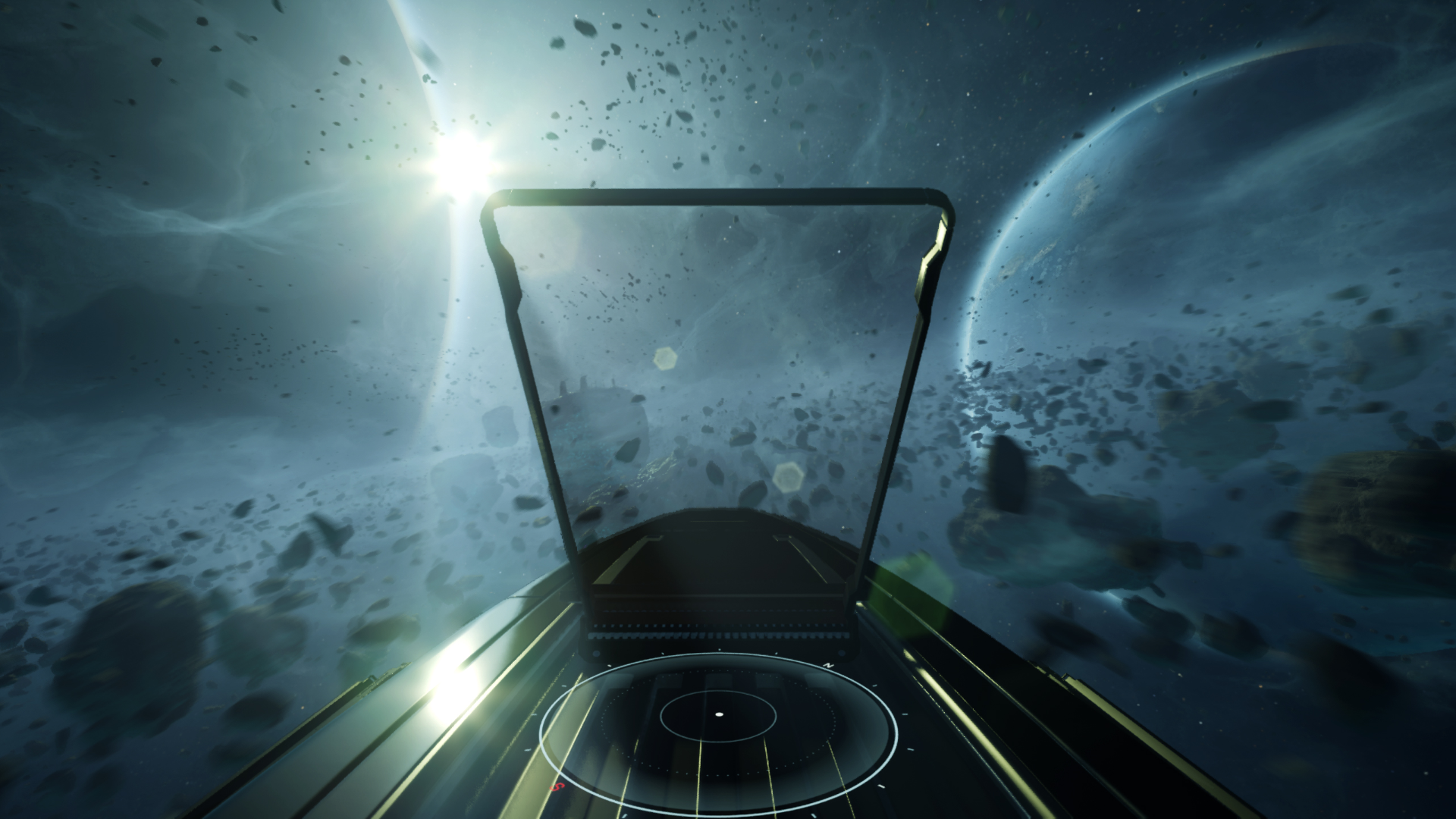Click the red S compass marker
Viewport: 1456px width, 819px height.
point(557,786)
